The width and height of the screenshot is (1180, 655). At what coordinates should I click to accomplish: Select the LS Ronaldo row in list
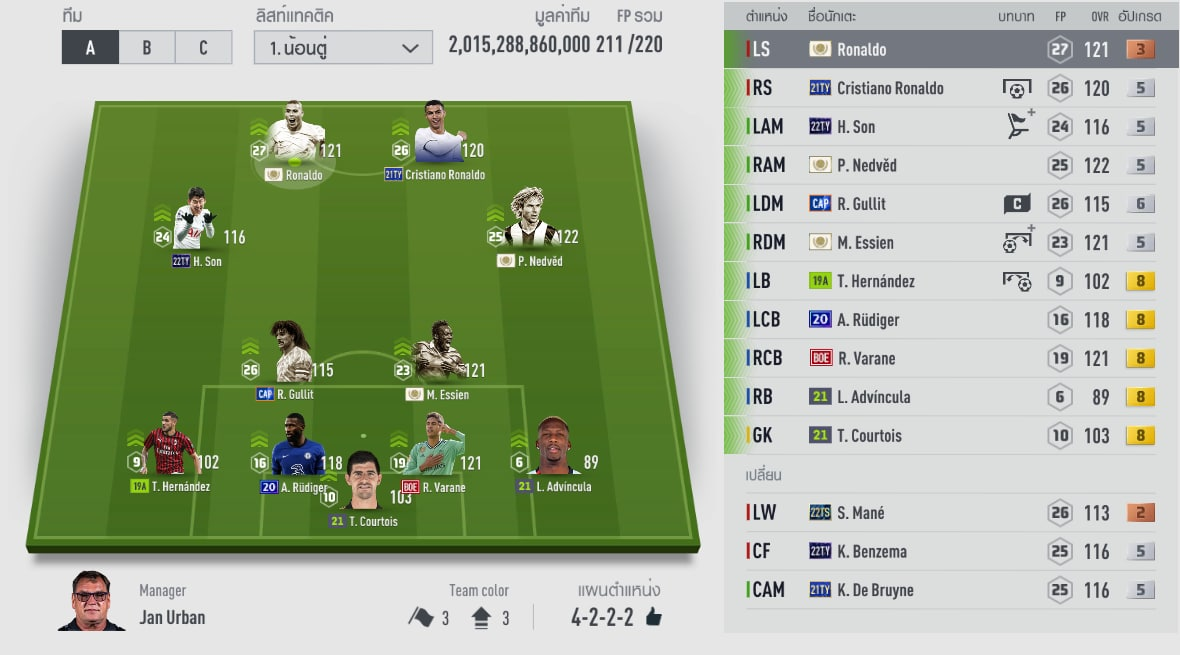950,49
